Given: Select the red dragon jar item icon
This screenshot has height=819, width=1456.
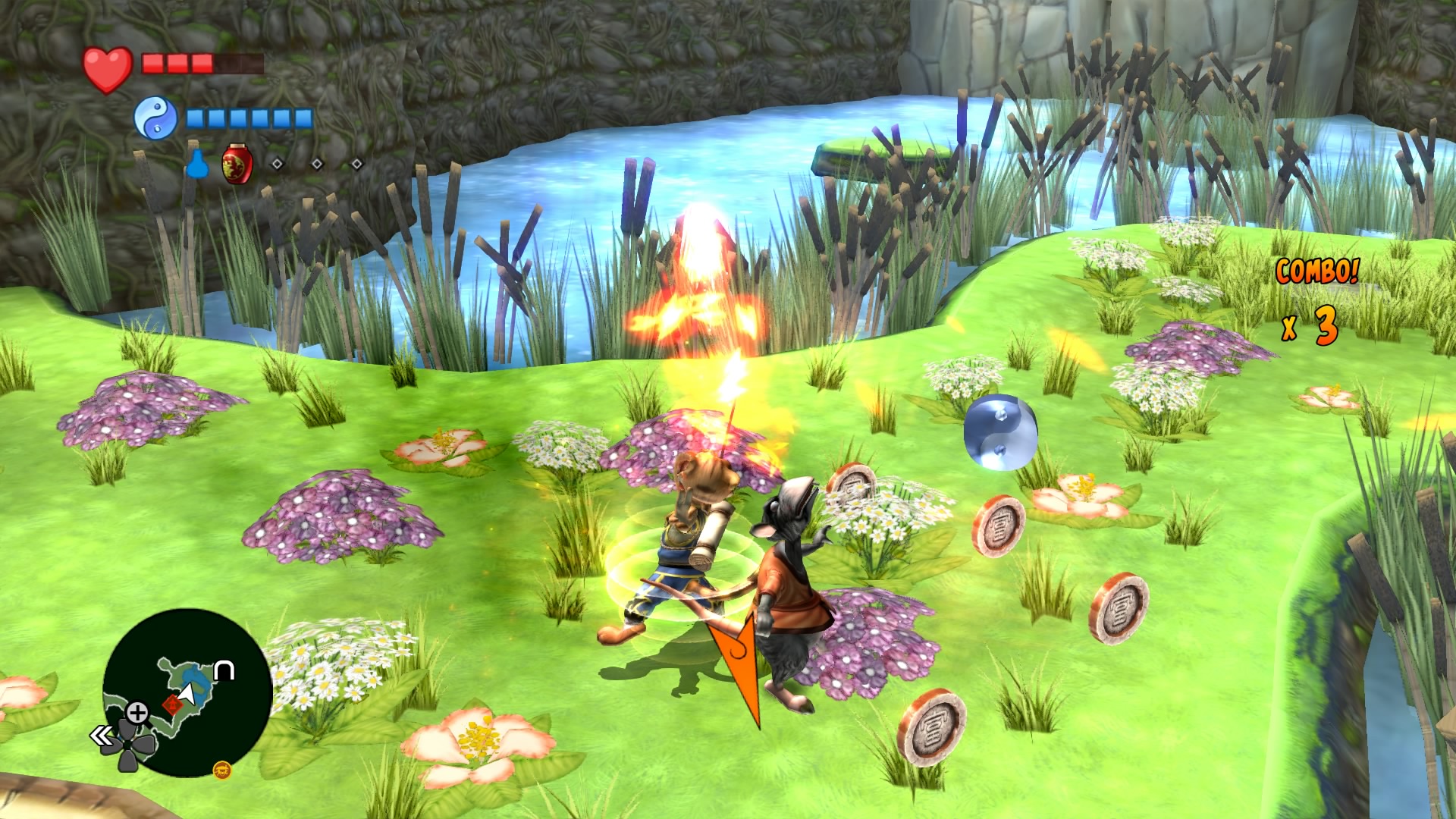Looking at the screenshot, I should pyautogui.click(x=237, y=165).
